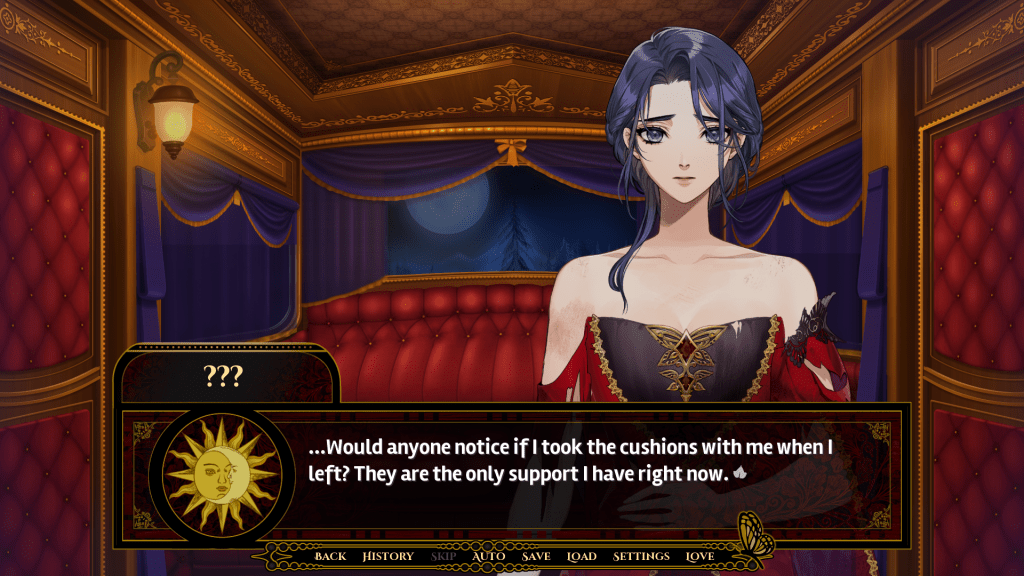The height and width of the screenshot is (576, 1024).
Task: Open the Load game menu
Action: (x=581, y=556)
